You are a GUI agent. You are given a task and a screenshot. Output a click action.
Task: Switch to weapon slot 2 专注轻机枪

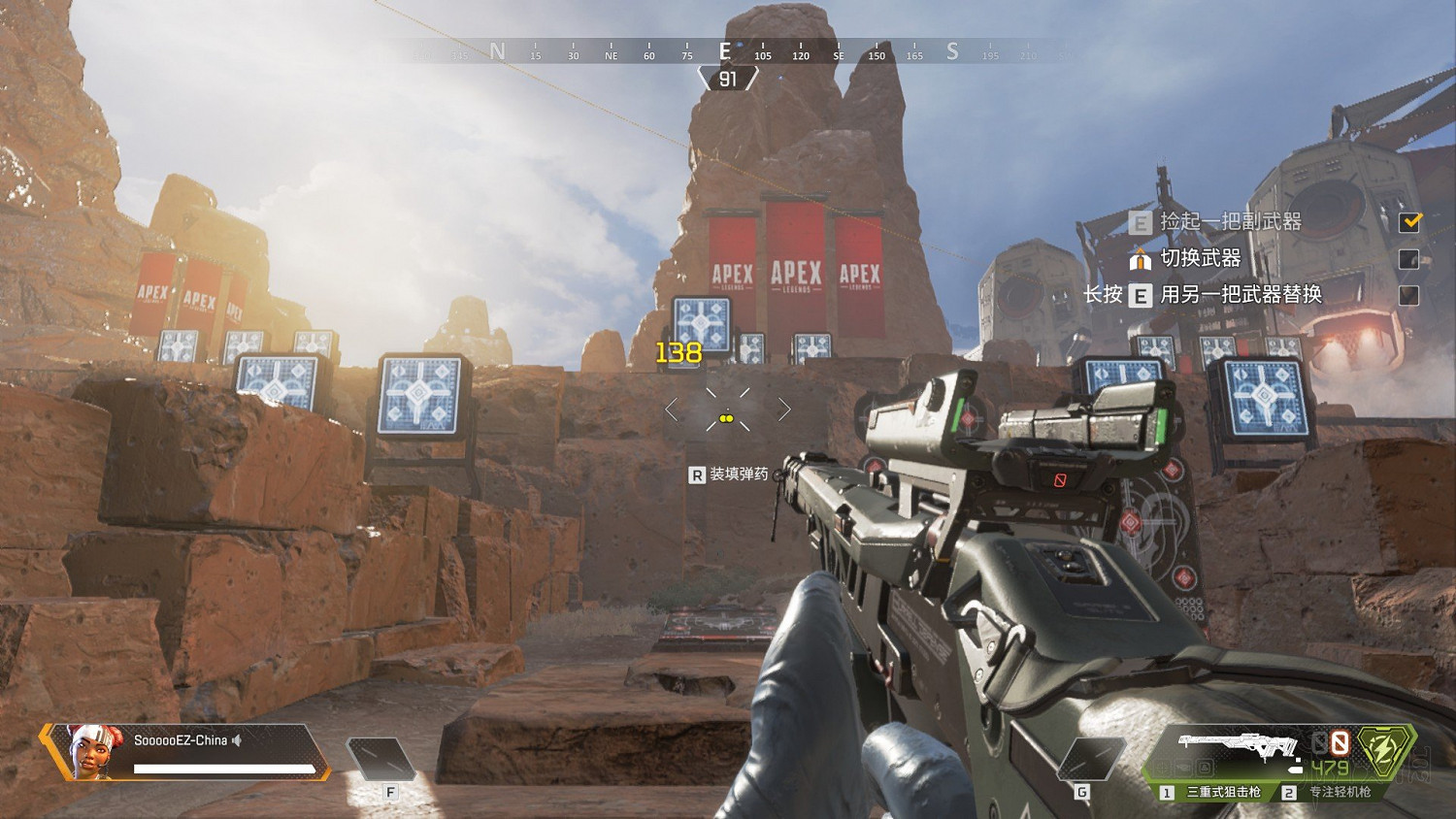1332,792
